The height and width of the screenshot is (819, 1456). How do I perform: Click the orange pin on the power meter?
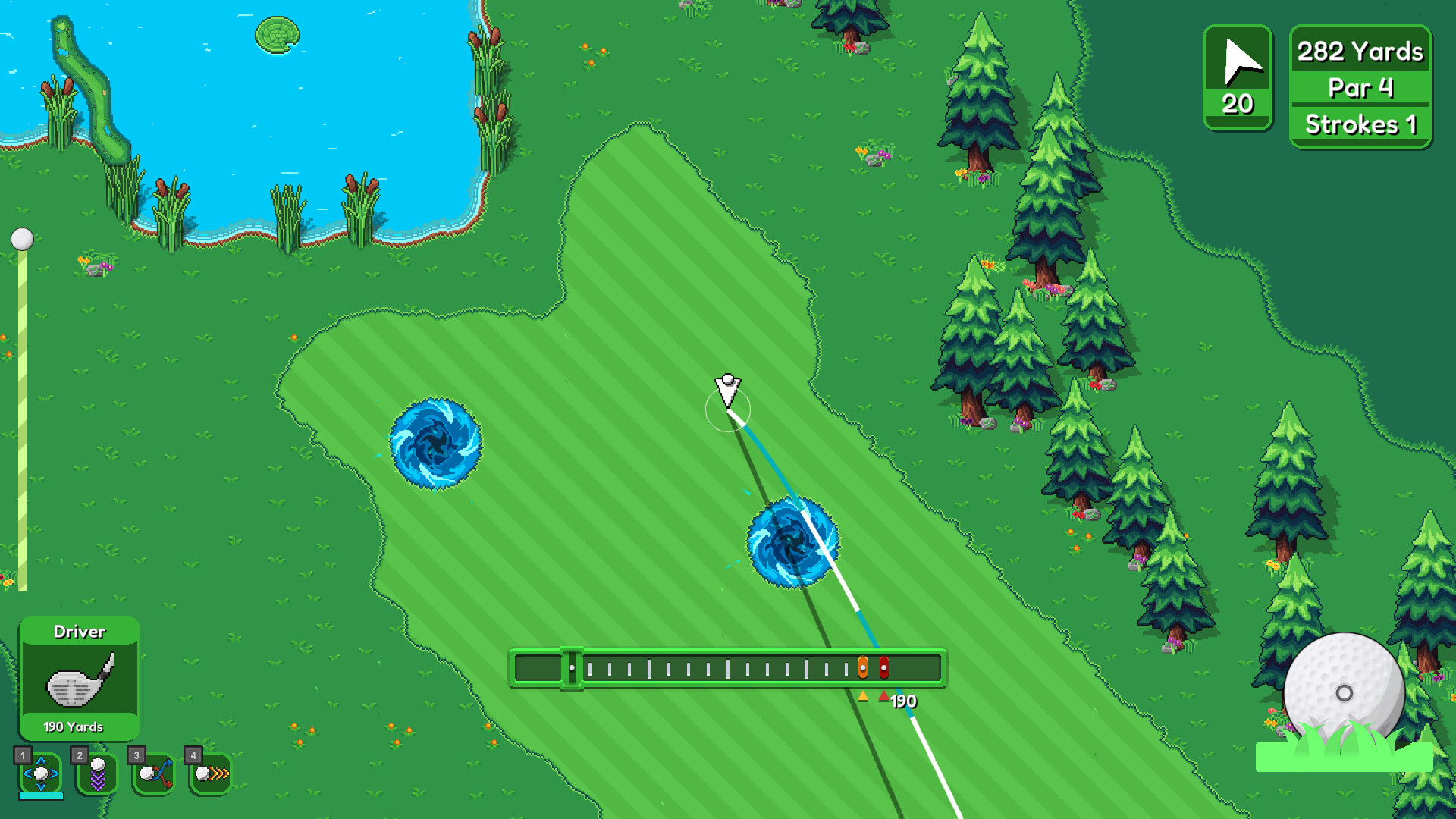pos(864,667)
